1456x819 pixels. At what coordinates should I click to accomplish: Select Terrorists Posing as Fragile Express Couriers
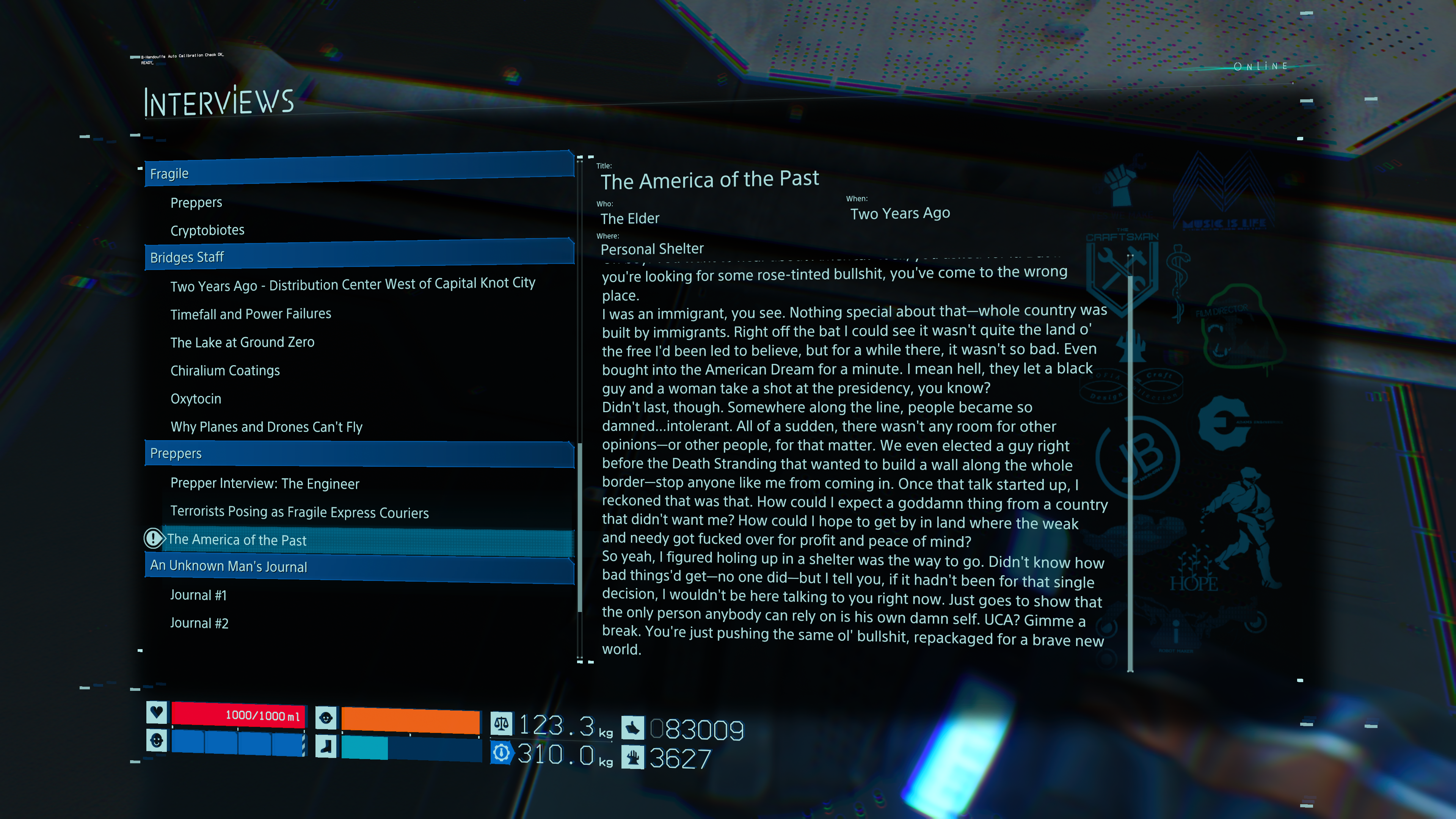pyautogui.click(x=300, y=512)
